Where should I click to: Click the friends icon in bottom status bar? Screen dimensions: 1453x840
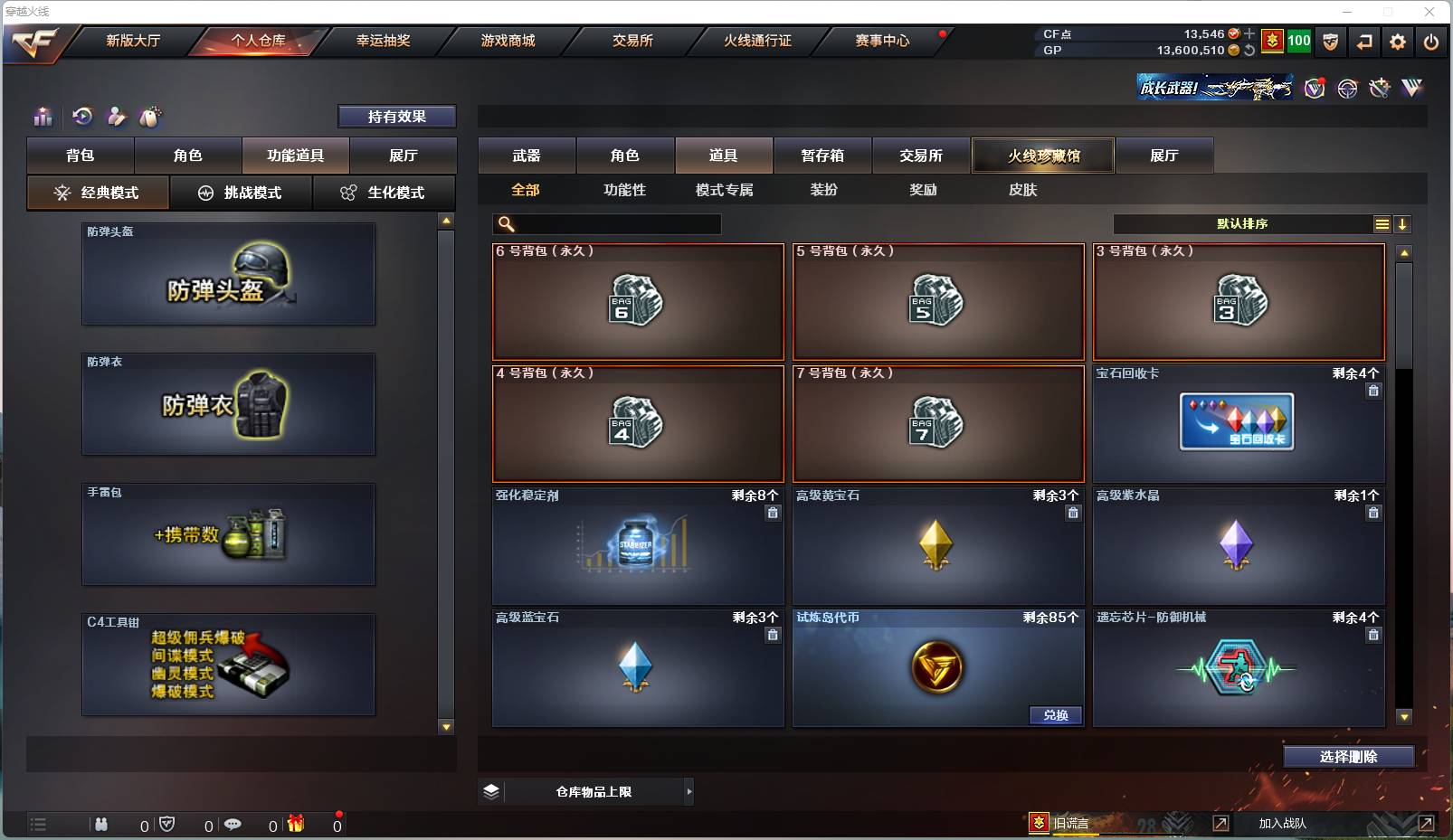pyautogui.click(x=101, y=825)
